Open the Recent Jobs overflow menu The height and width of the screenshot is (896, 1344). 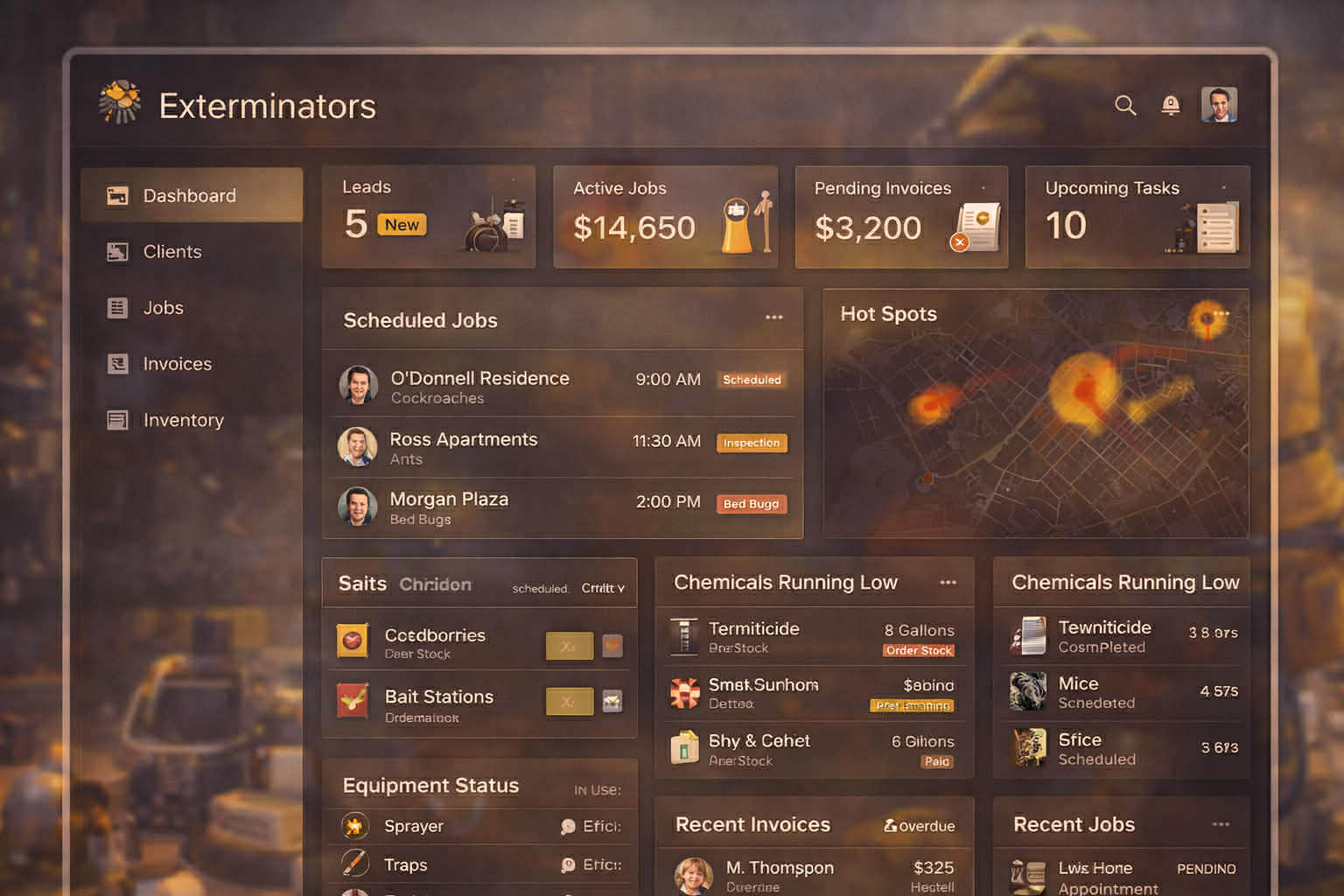pos(1222,823)
